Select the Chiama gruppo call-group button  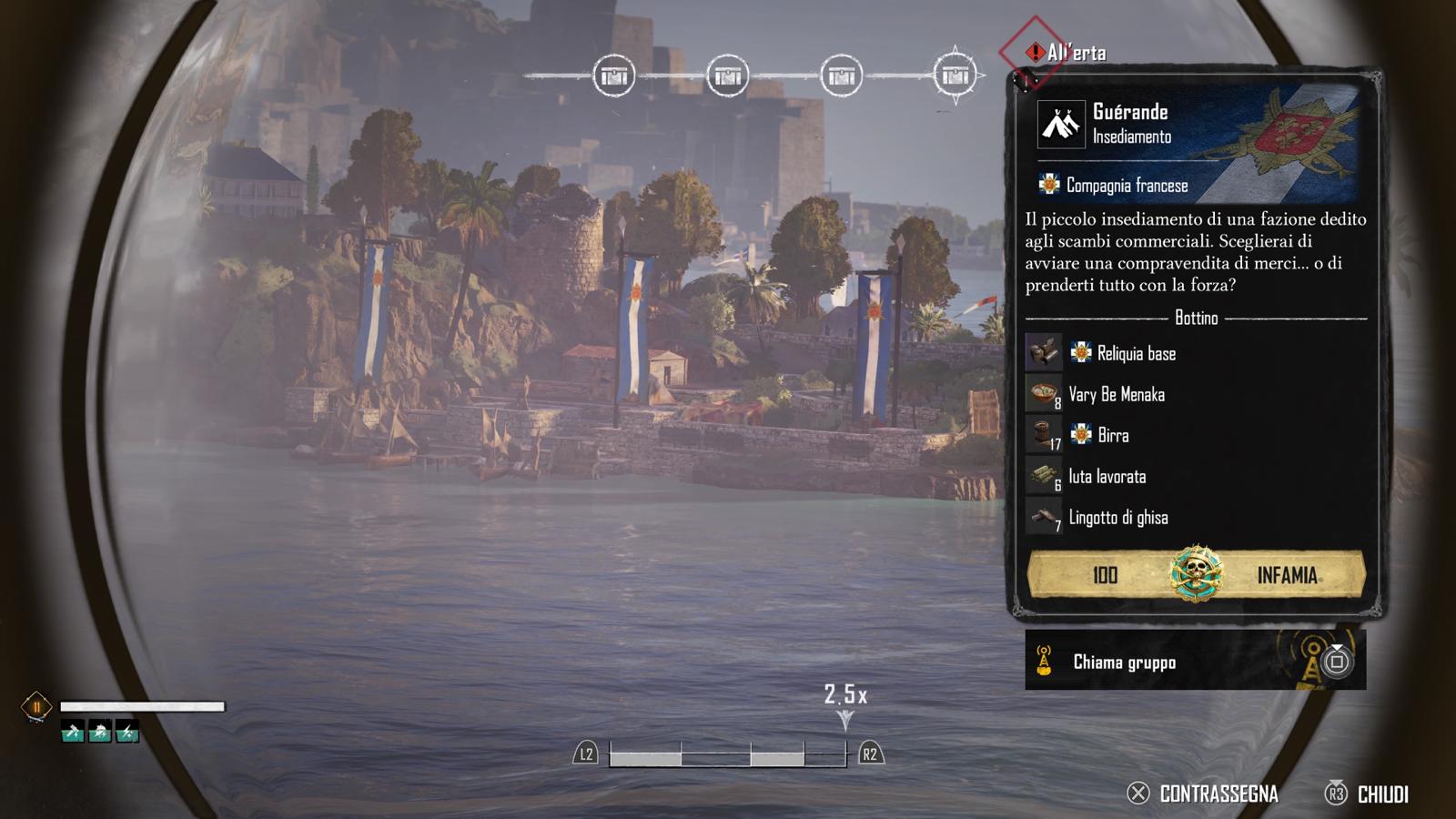tap(1194, 662)
